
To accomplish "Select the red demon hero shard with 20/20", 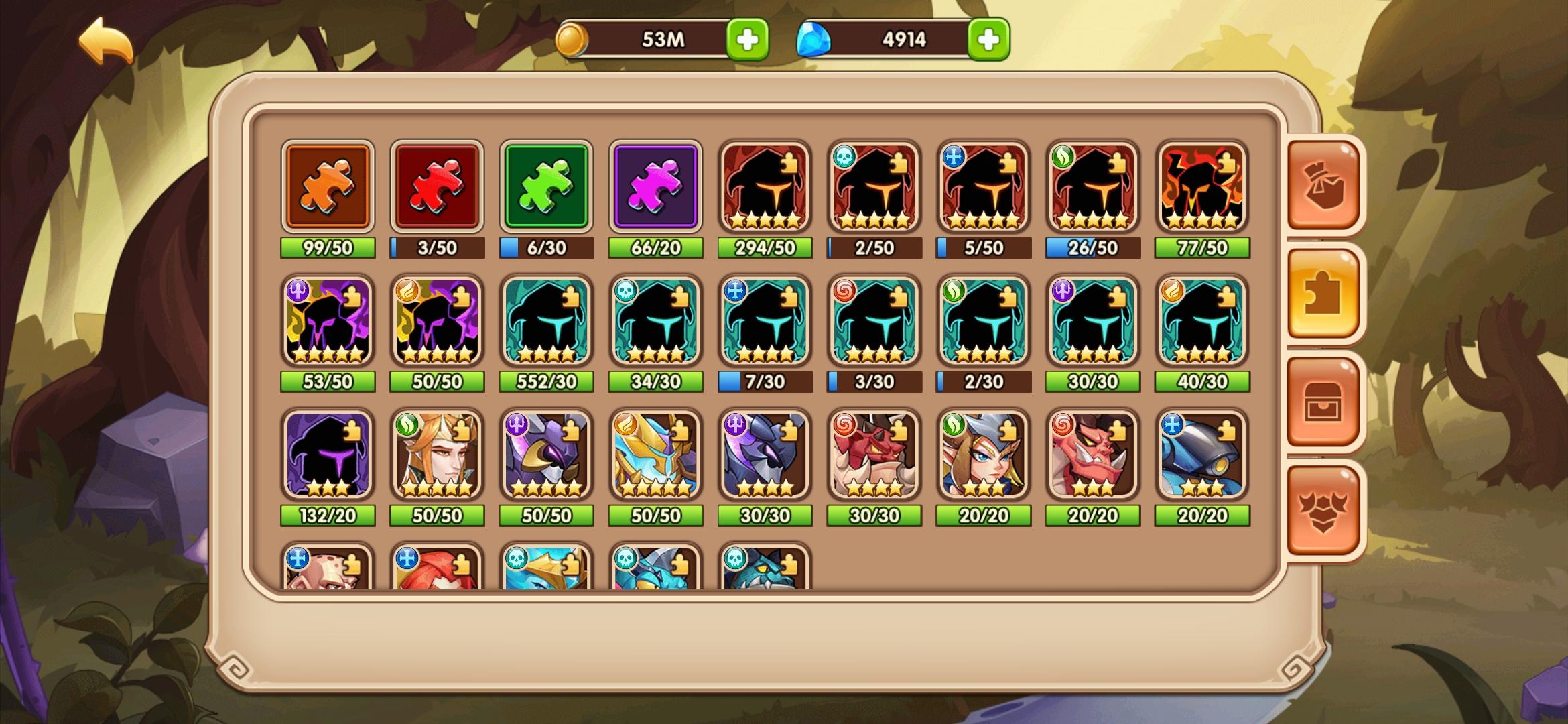I will [1092, 455].
